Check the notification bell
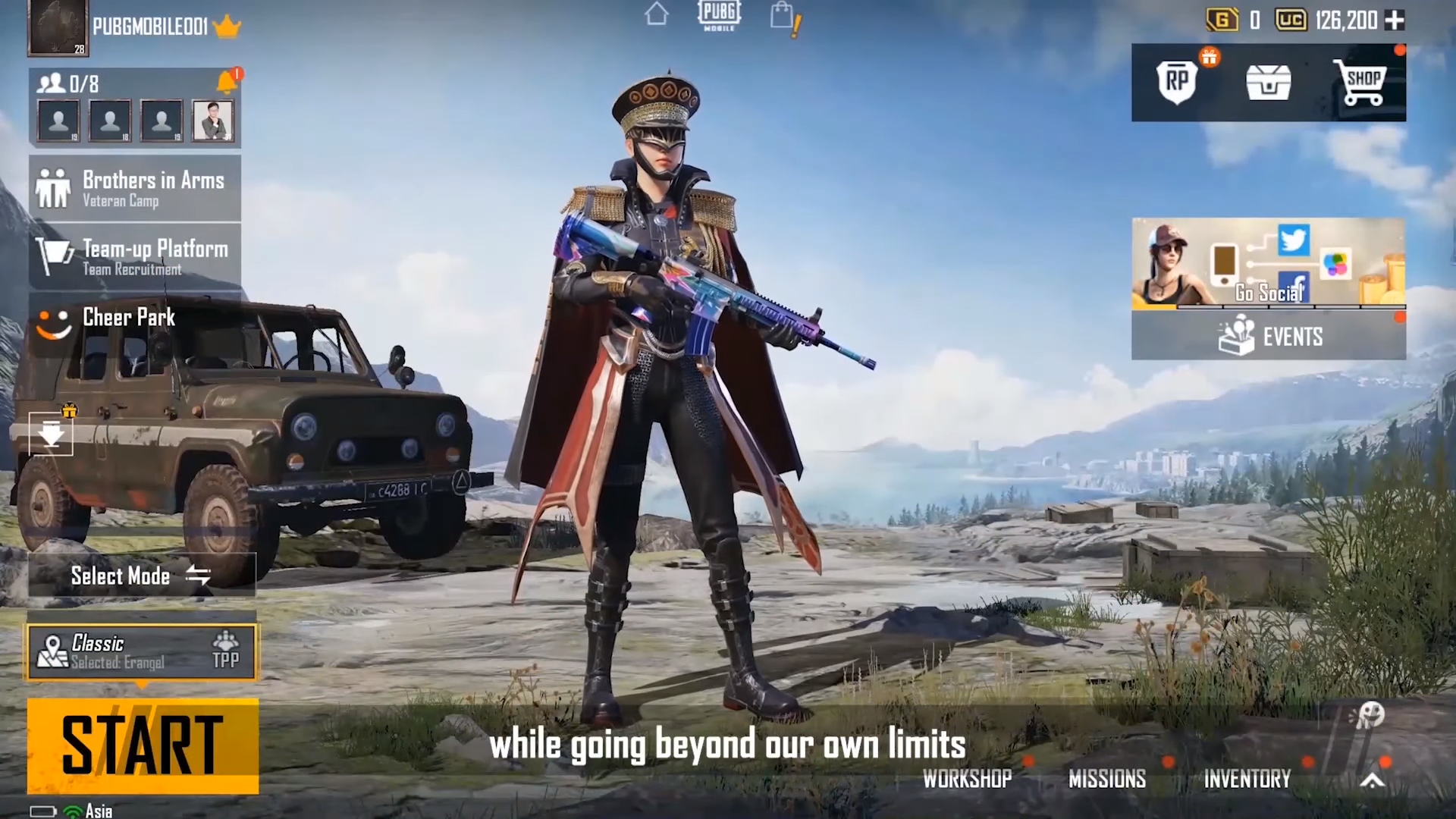Viewport: 1456px width, 819px height. pos(227,82)
